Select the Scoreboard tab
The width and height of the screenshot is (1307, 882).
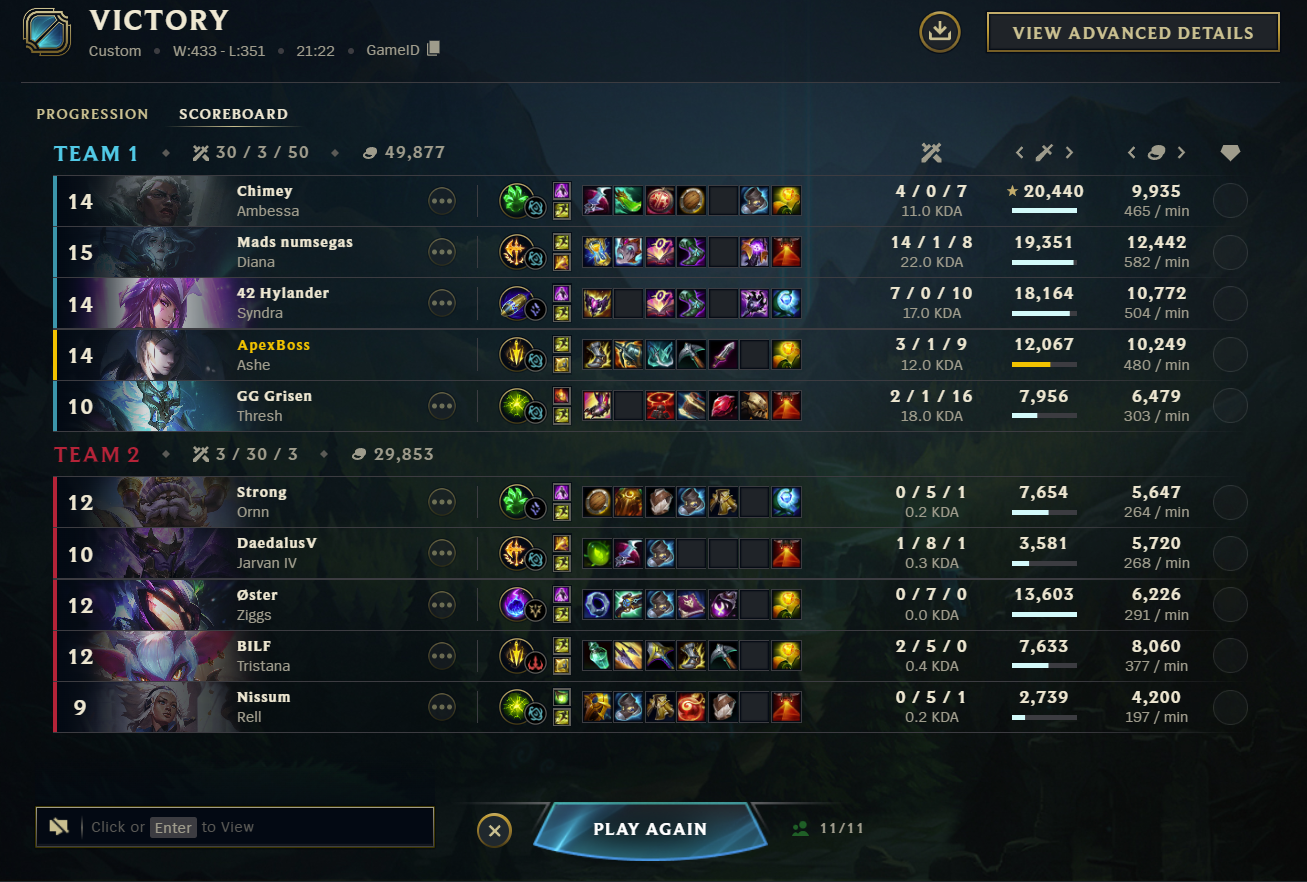pyautogui.click(x=233, y=114)
